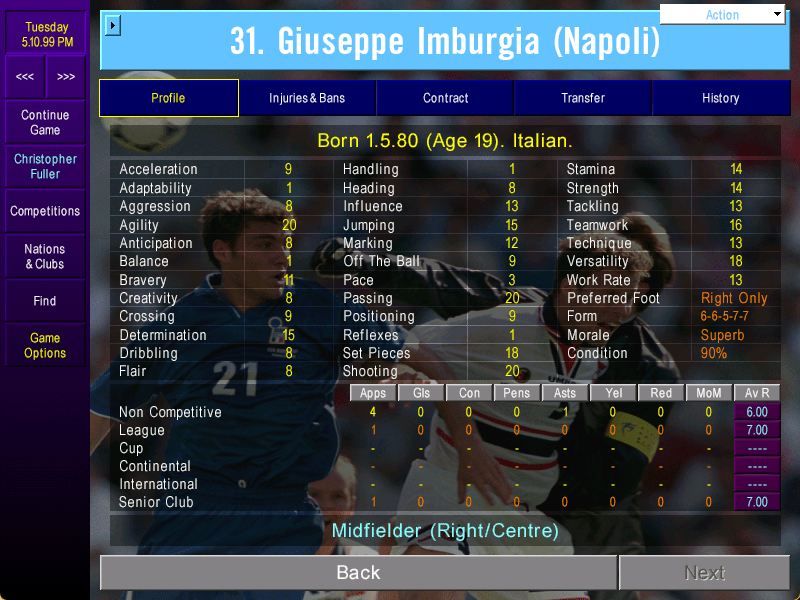
Task: Switch to the Profile tab
Action: click(168, 98)
